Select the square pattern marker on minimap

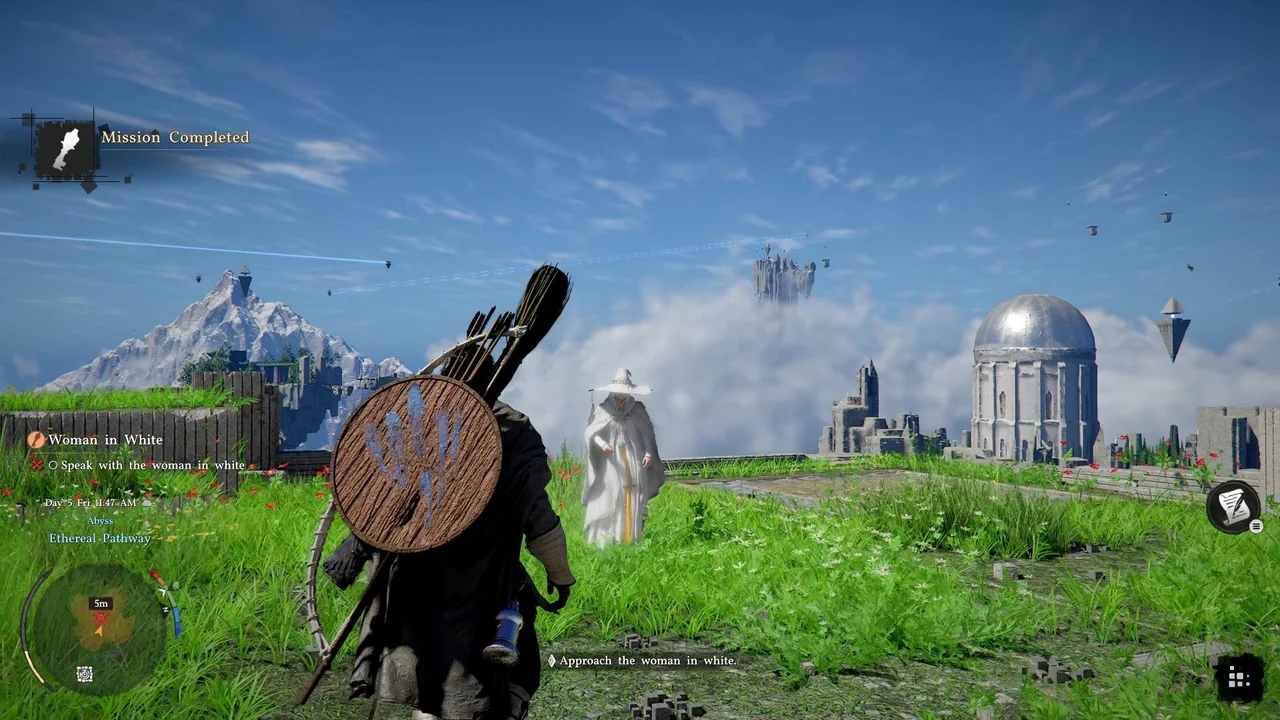pos(85,675)
